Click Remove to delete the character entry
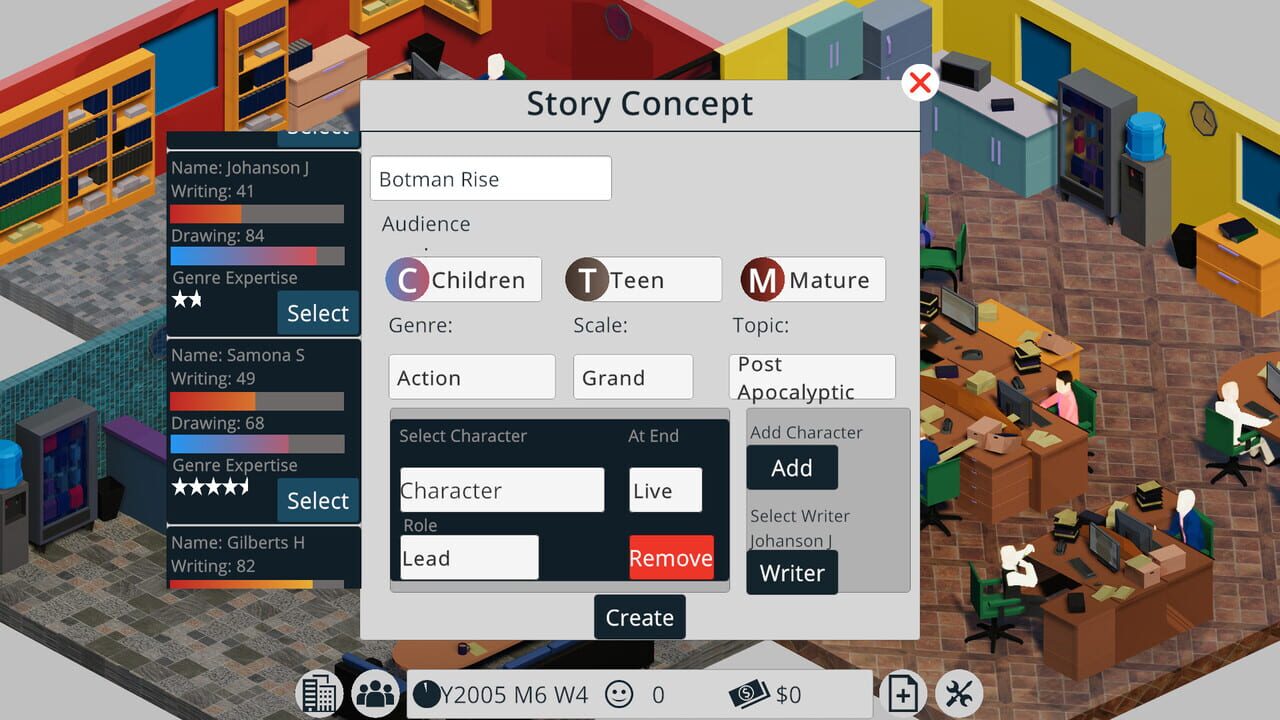The image size is (1280, 720). pos(671,557)
